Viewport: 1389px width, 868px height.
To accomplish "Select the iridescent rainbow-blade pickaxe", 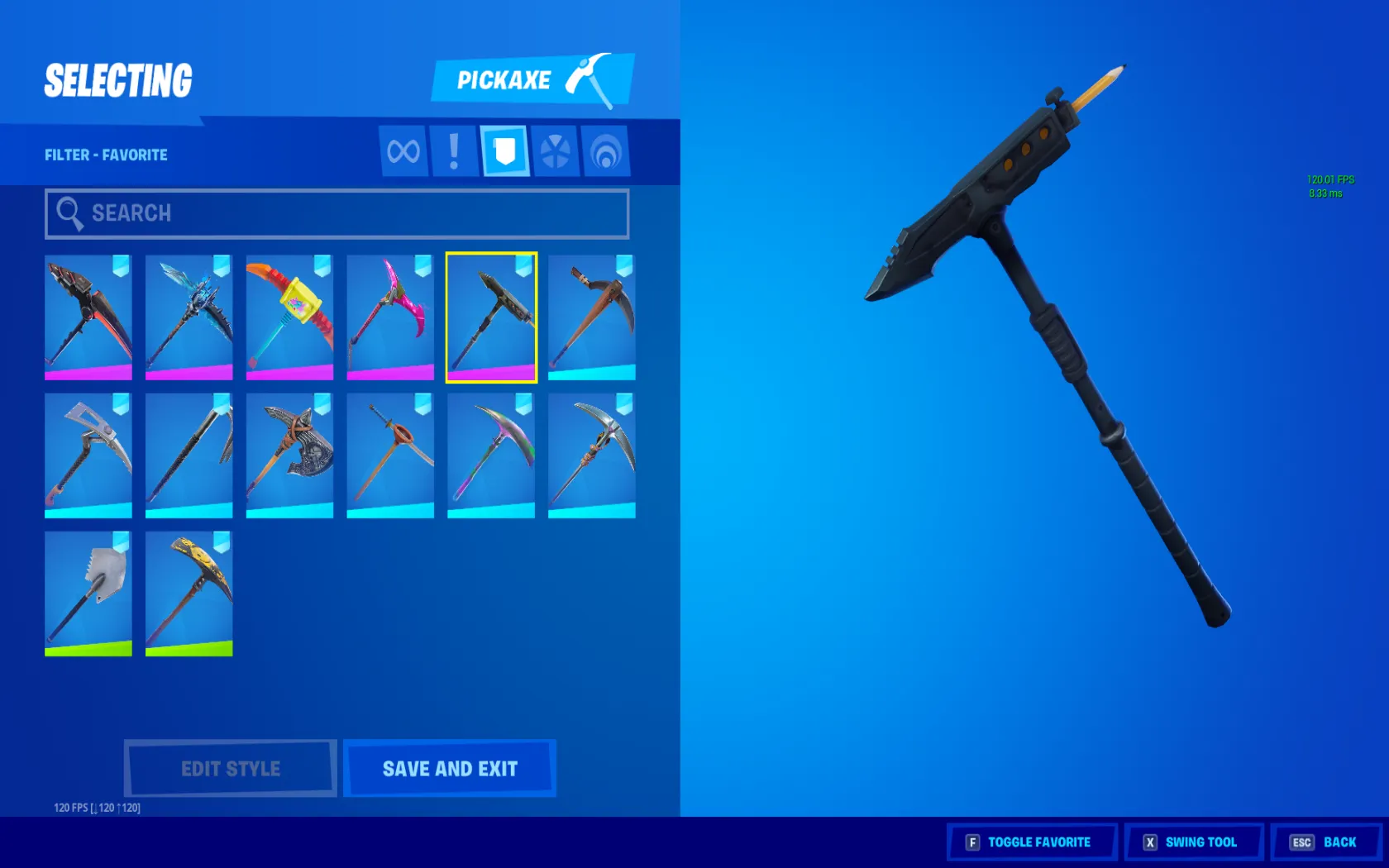I will point(491,455).
